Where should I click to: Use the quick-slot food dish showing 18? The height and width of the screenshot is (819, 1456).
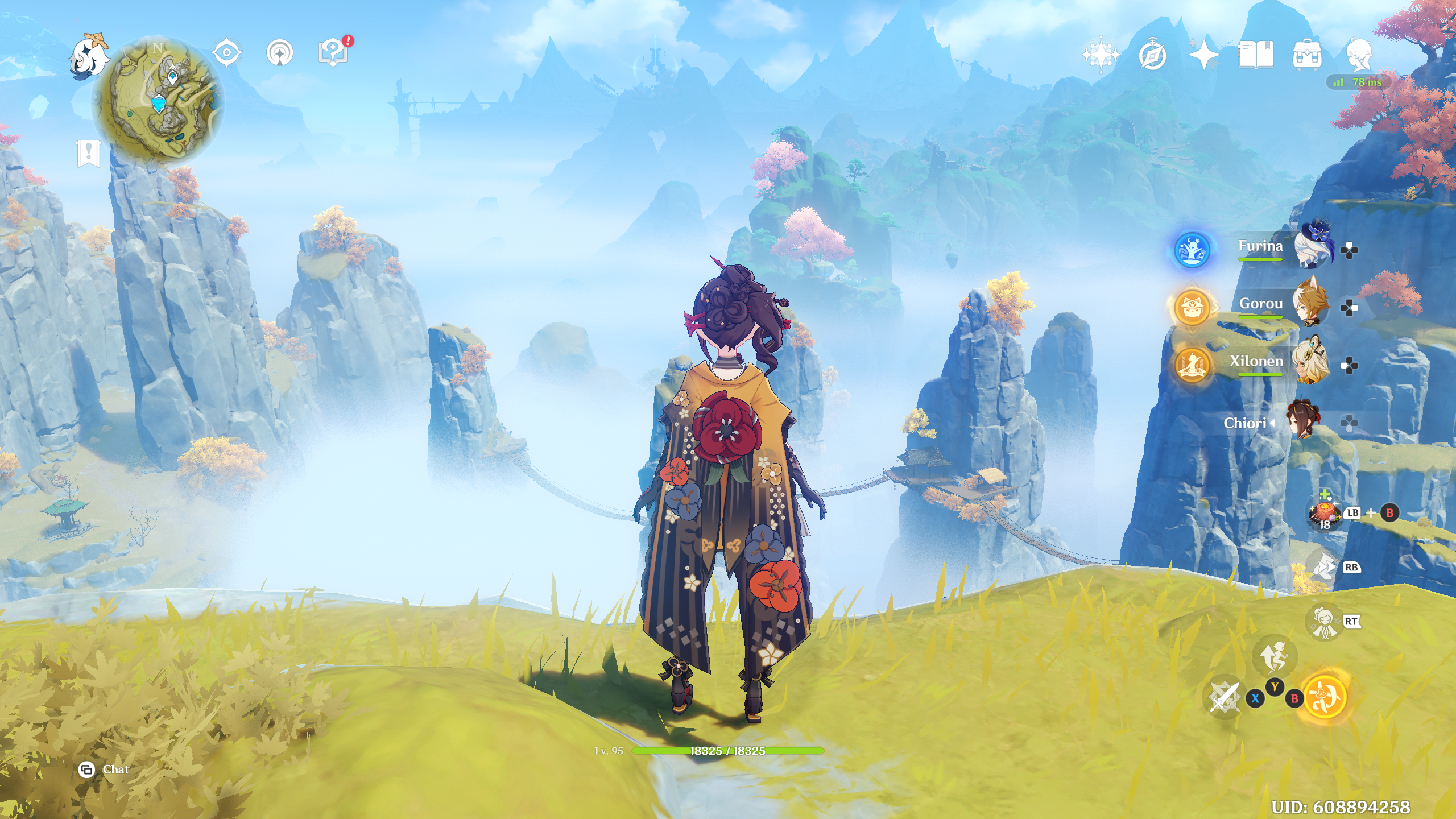click(x=1325, y=514)
